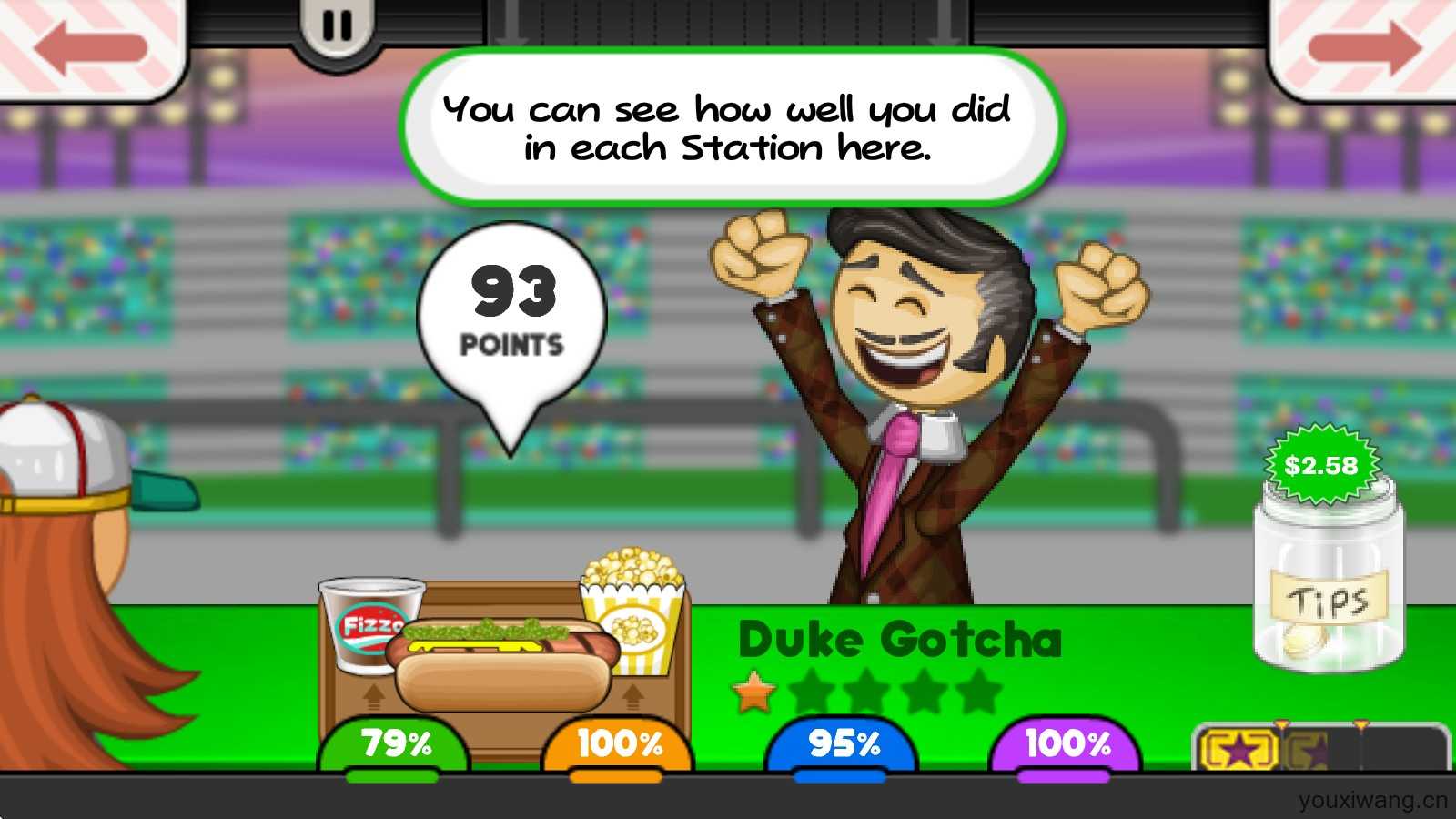Viewport: 1456px width, 819px height.
Task: Select the purple 100% station score
Action: point(1067,744)
